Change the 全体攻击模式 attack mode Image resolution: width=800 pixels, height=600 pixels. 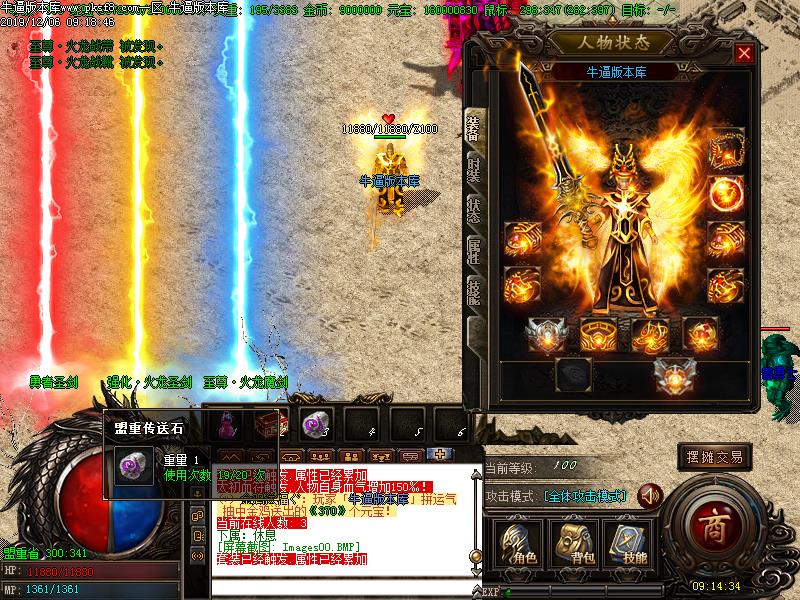pos(585,496)
